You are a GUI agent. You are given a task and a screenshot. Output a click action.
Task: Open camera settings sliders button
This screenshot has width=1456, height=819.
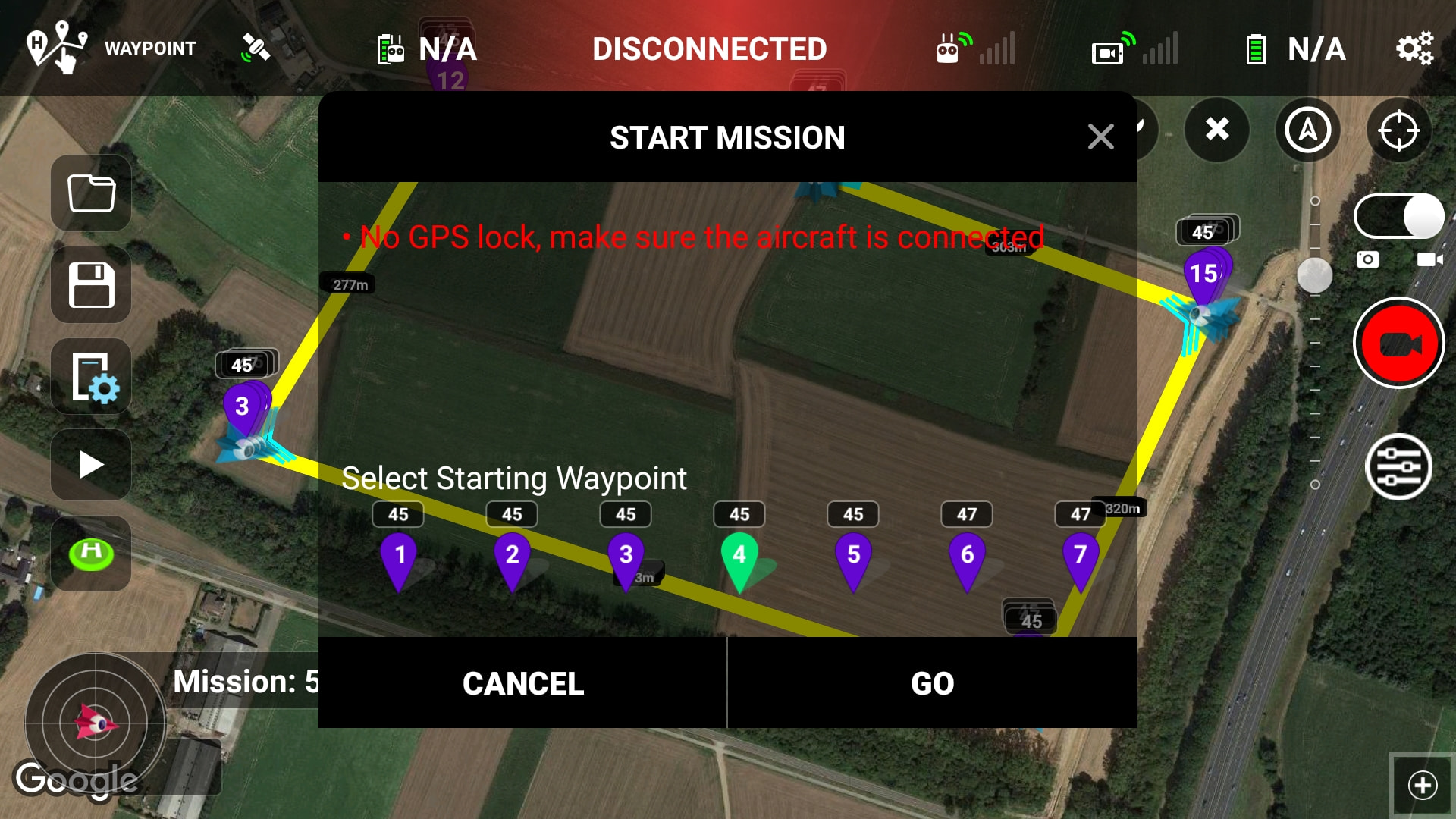pos(1398,467)
